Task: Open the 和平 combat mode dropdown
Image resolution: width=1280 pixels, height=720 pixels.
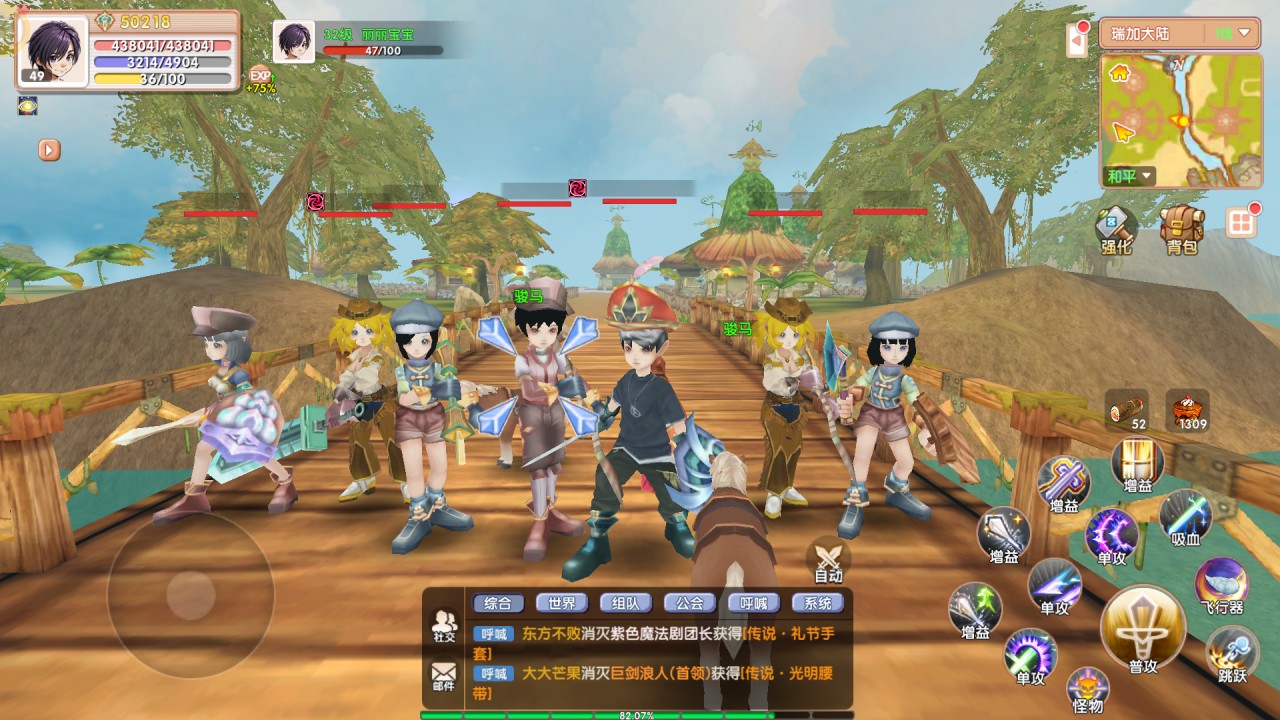Action: coord(1130,177)
